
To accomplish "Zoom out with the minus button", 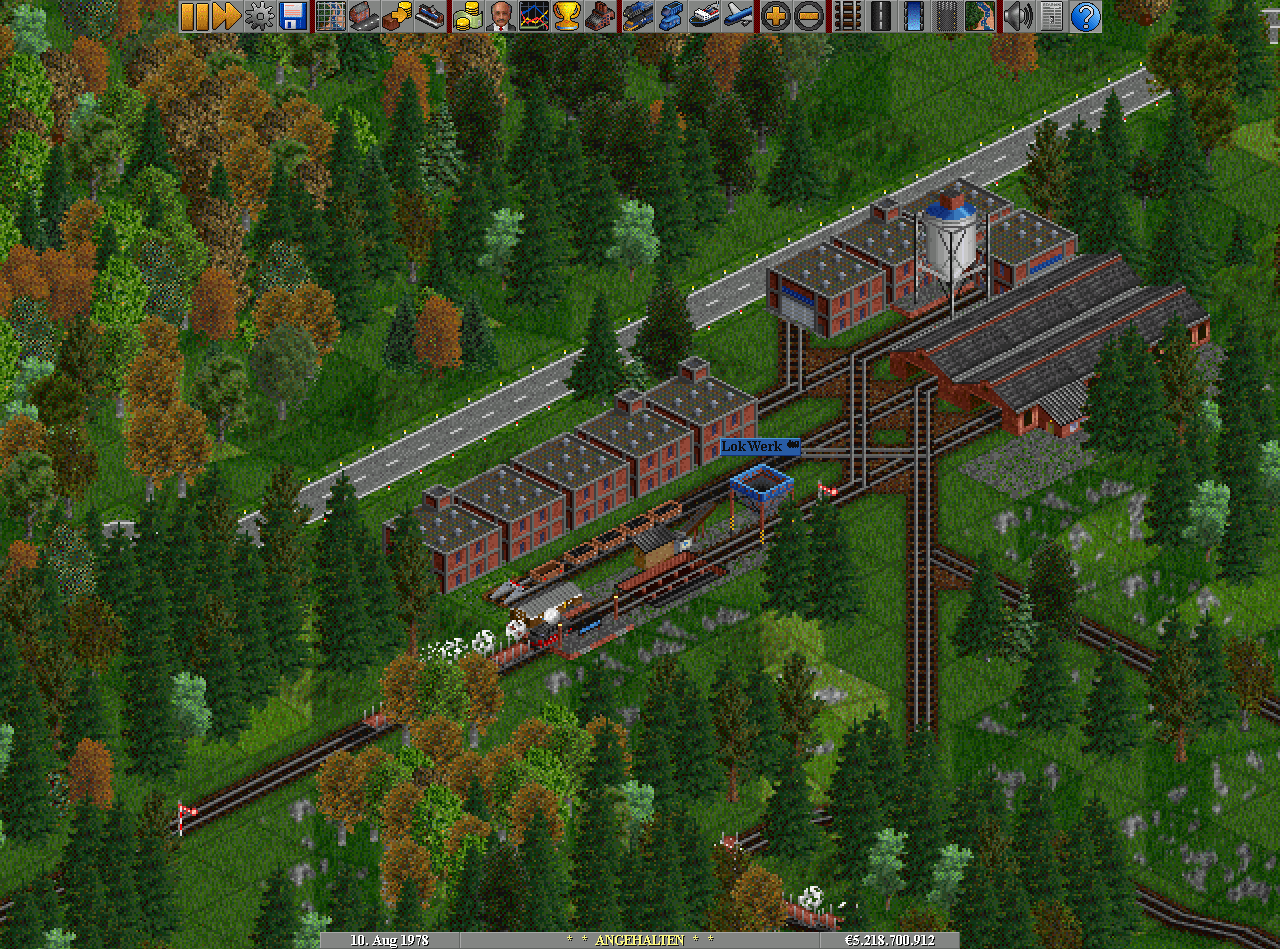I will click(x=809, y=16).
